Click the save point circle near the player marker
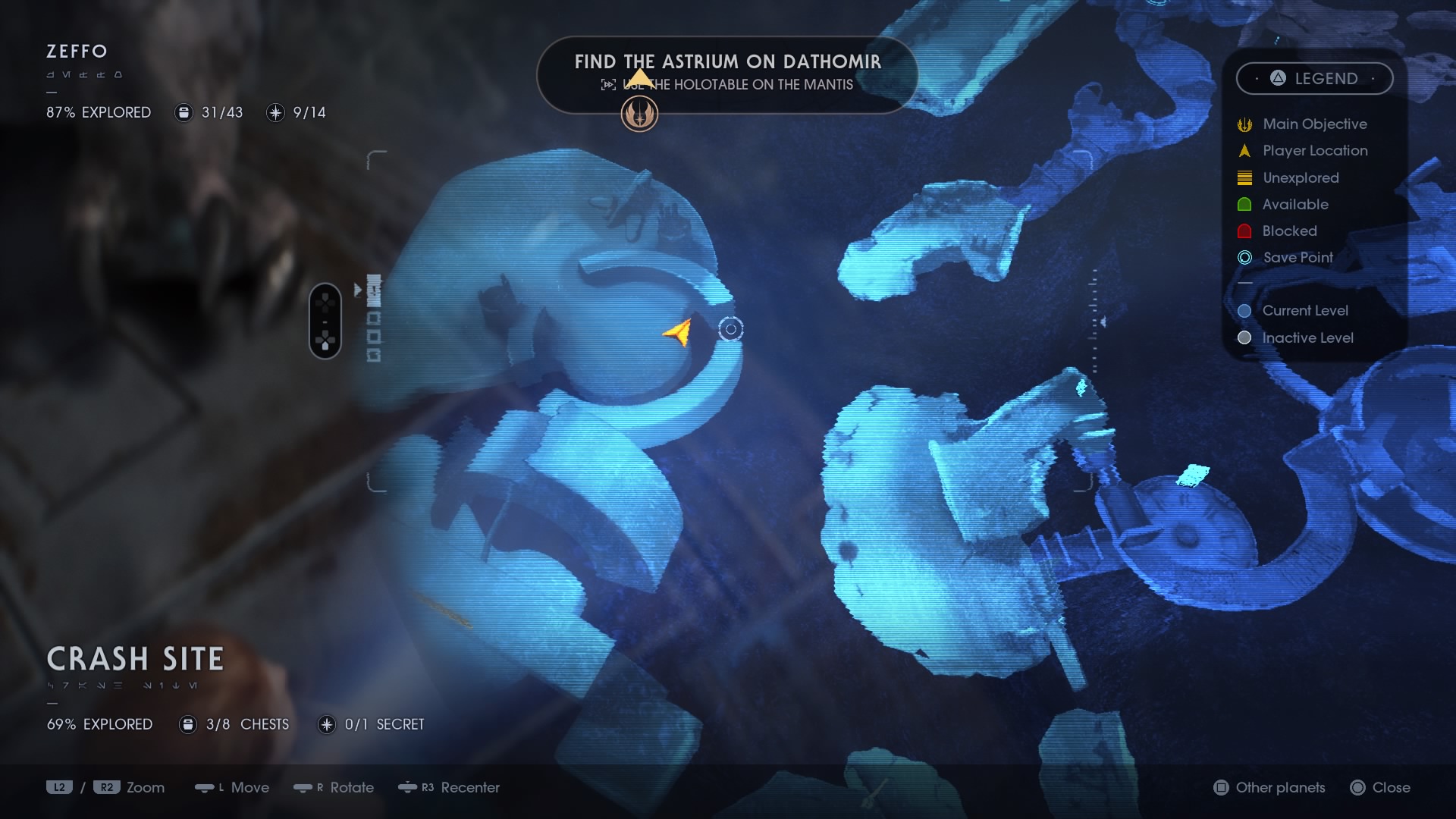The image size is (1456, 819). click(x=730, y=329)
